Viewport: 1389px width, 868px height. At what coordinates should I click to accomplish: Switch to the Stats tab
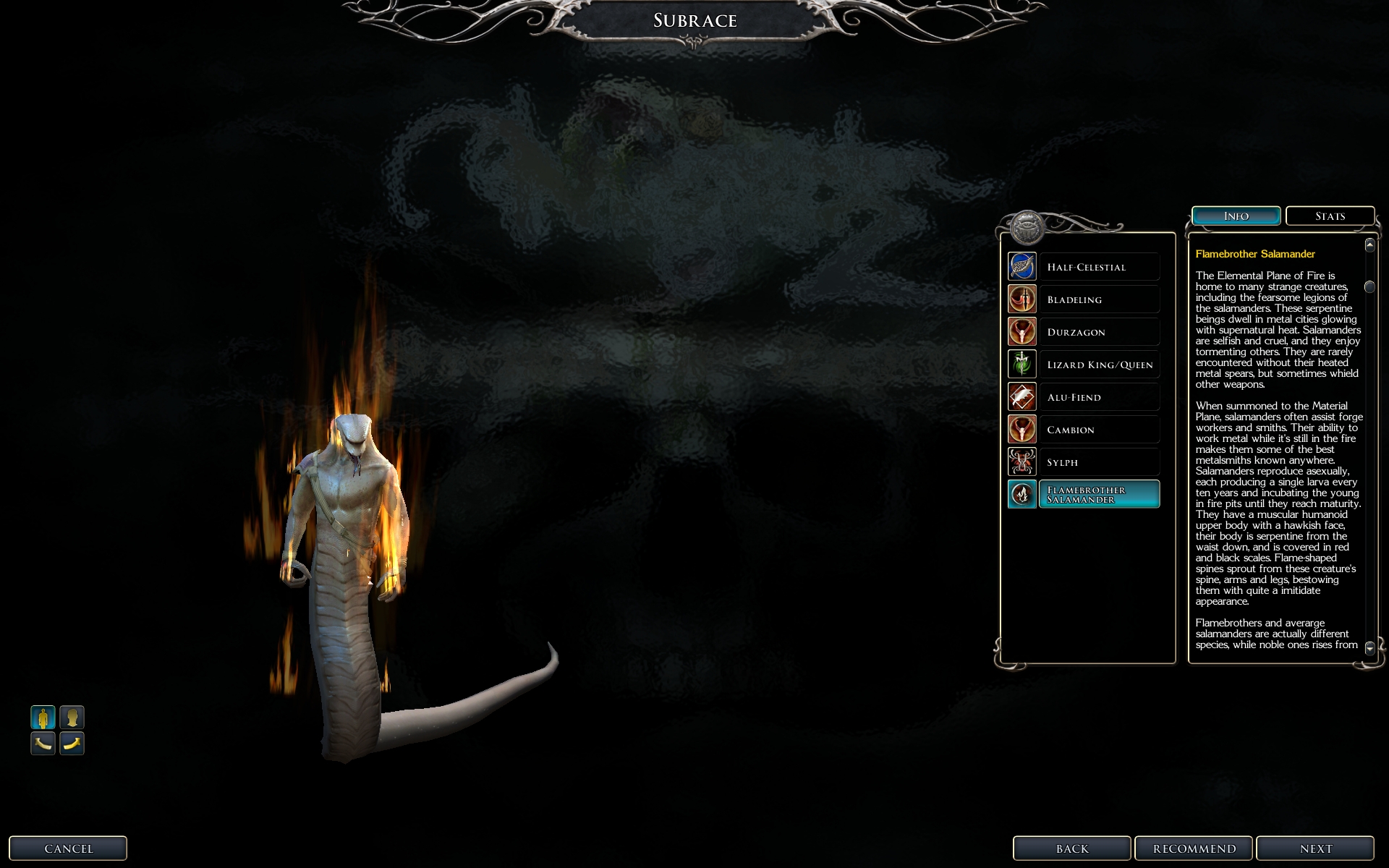point(1330,216)
